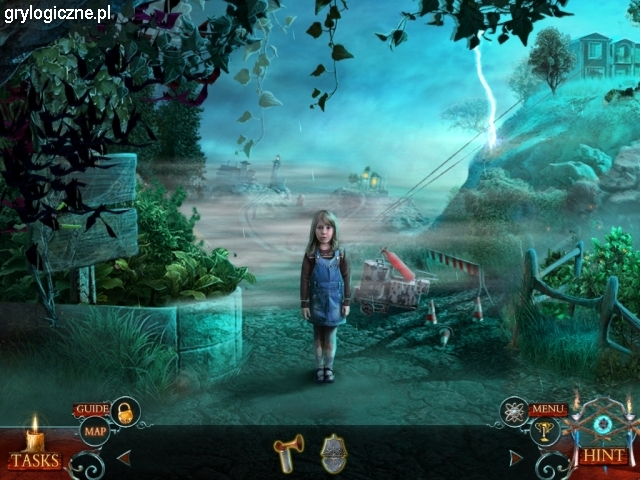Select the silver emblem item in inventory
The width and height of the screenshot is (640, 480).
334,454
